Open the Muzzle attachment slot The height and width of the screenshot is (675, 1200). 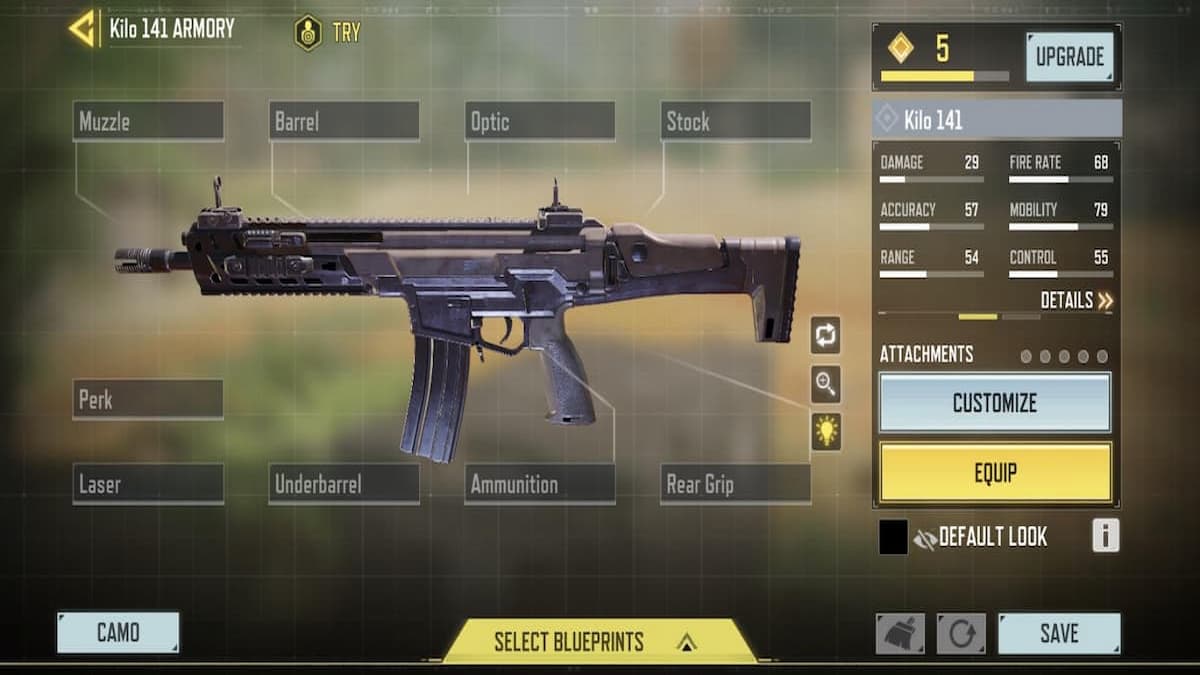(x=148, y=122)
